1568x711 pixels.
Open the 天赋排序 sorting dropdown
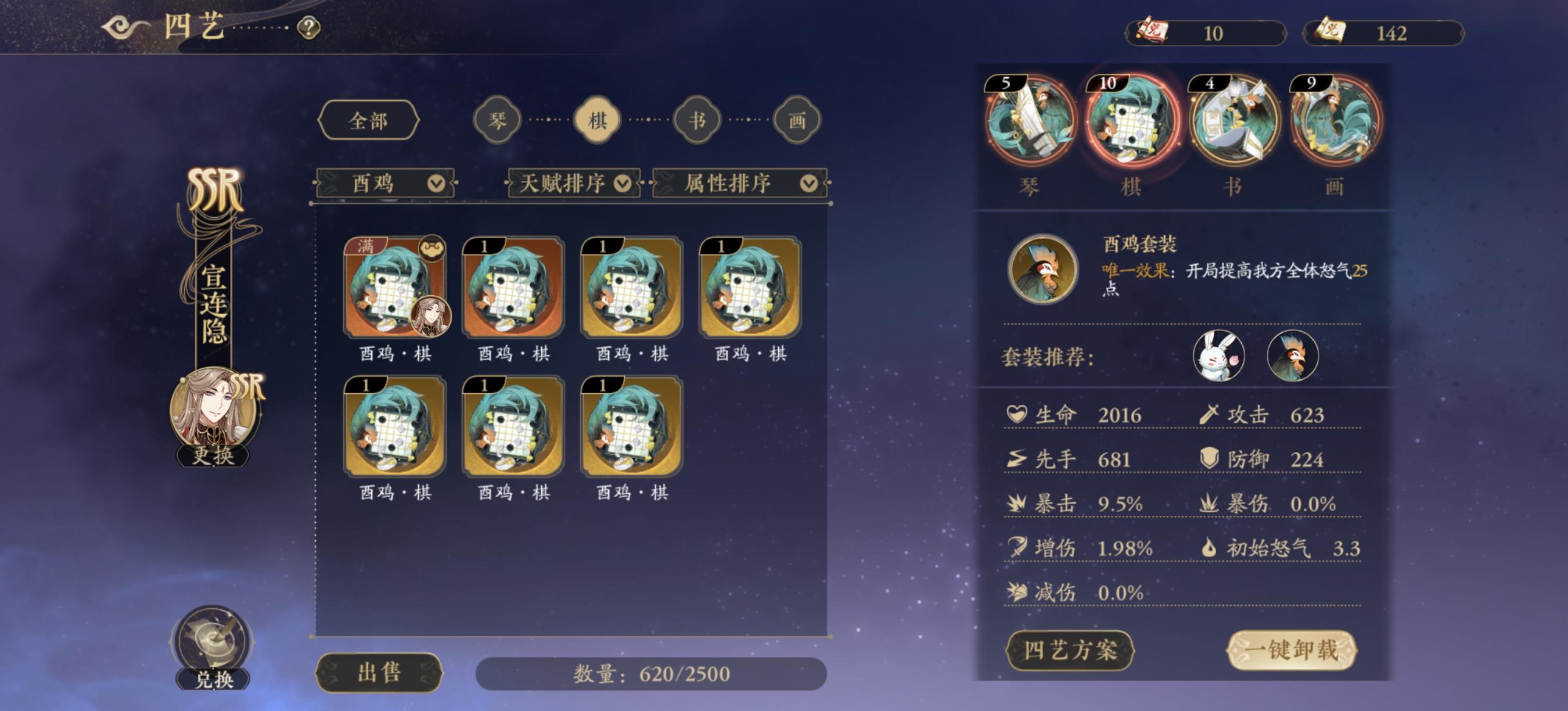573,182
